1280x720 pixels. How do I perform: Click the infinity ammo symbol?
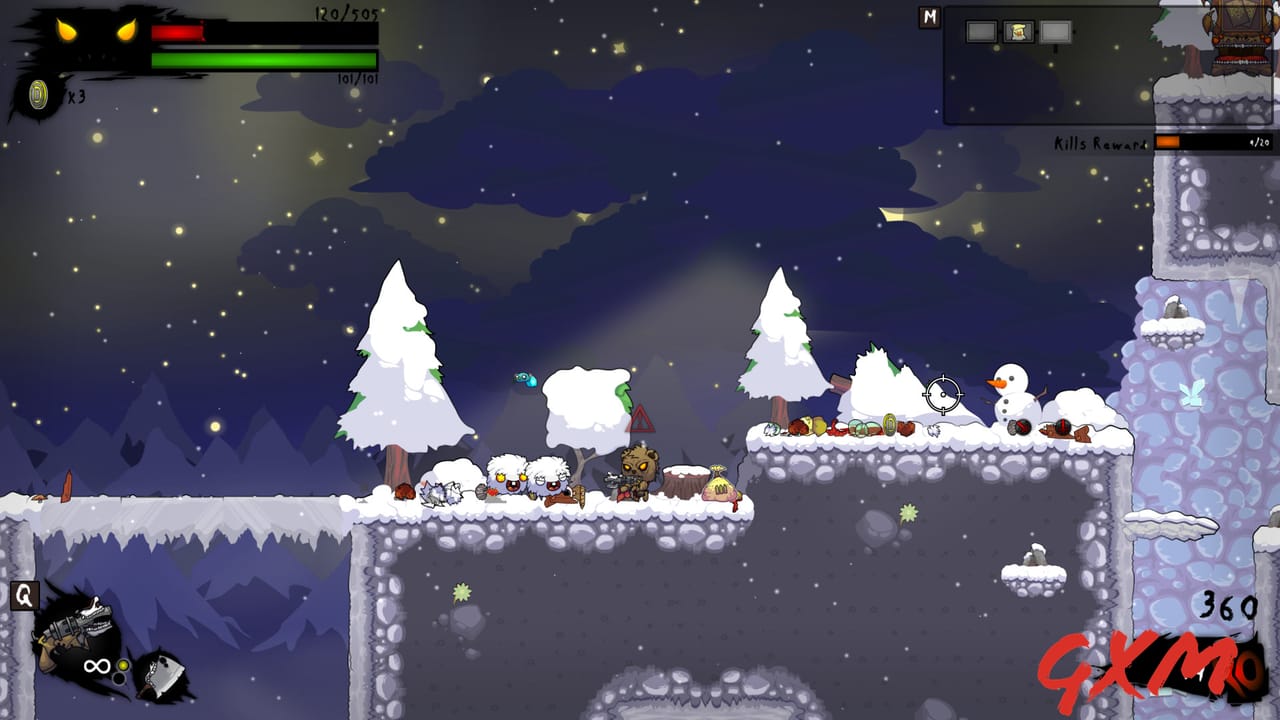click(96, 666)
